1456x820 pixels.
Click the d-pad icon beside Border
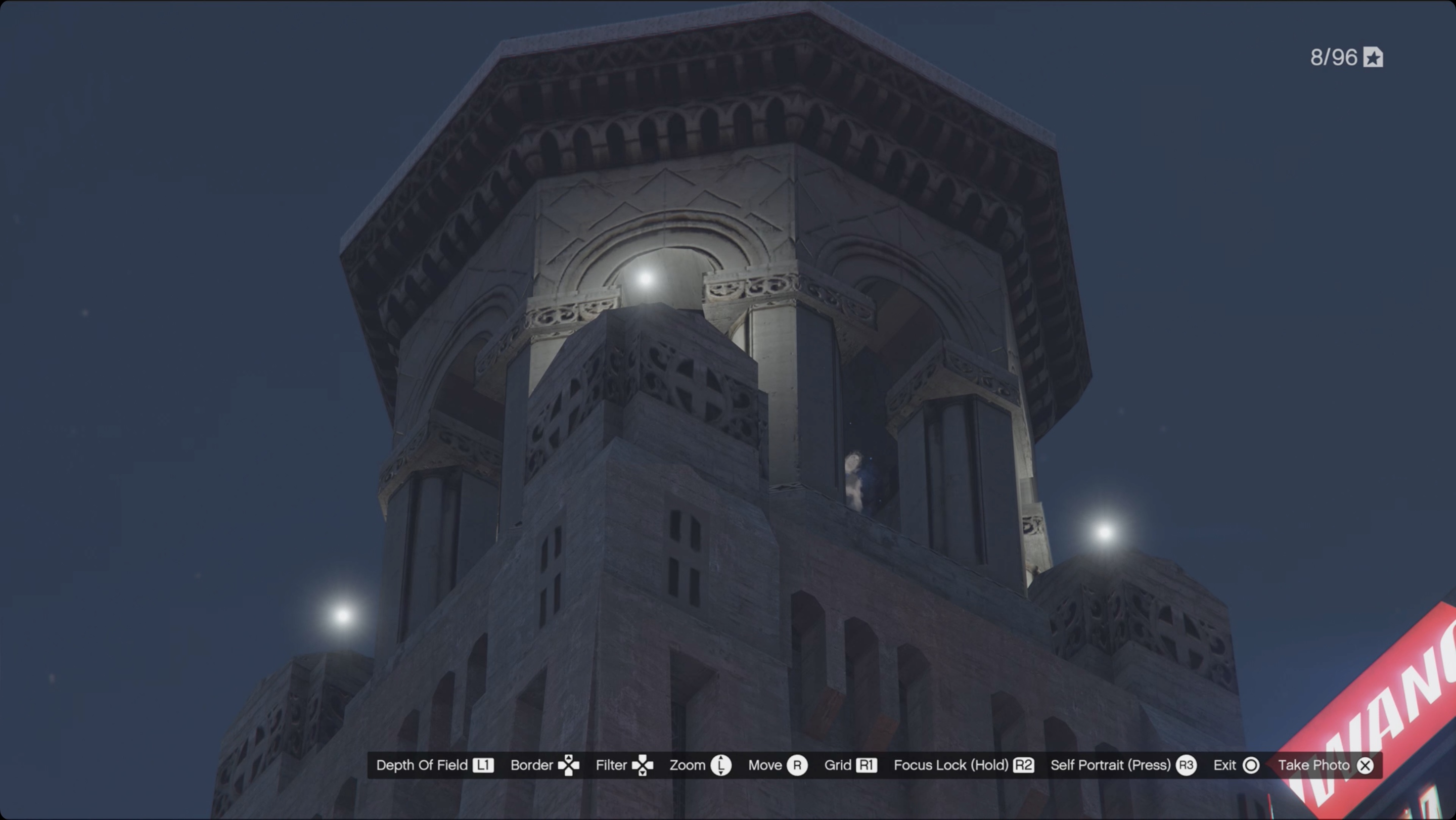[570, 765]
